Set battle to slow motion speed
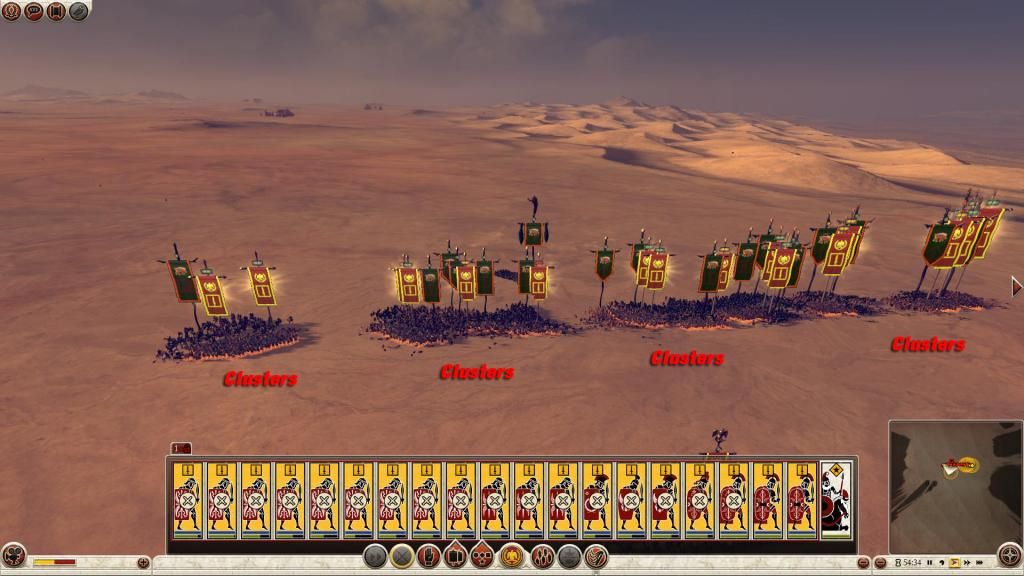The width and height of the screenshot is (1024, 576). coord(941,563)
